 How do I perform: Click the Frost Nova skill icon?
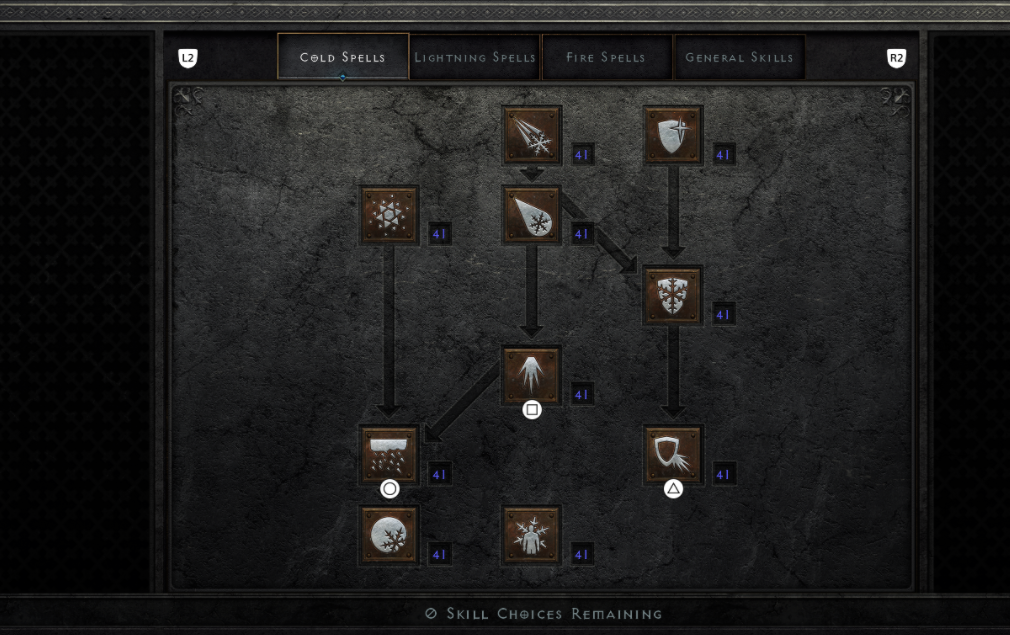pyautogui.click(x=389, y=215)
